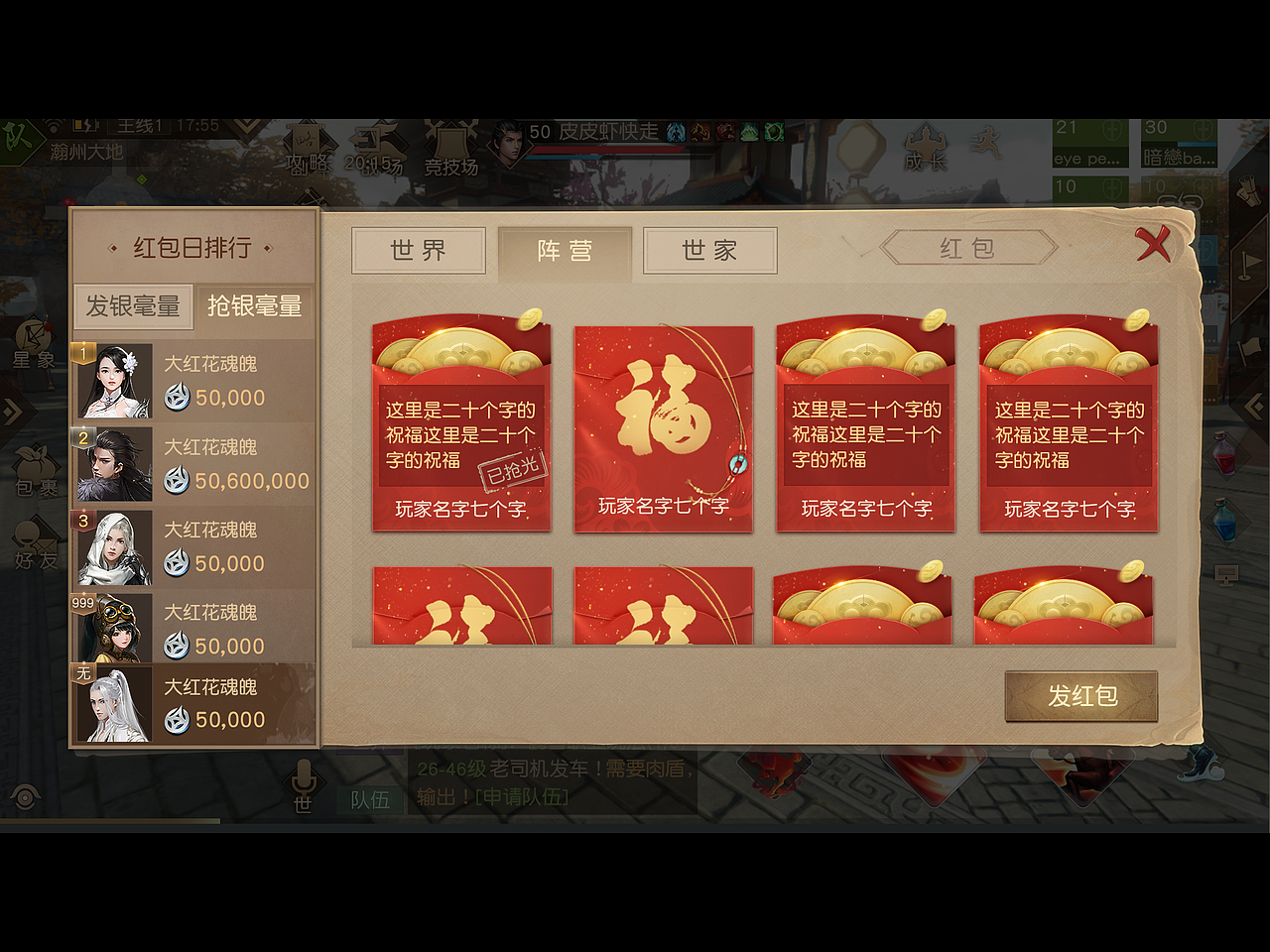
Task: Switch to the 抢银毫量 ranking view
Action: (x=254, y=306)
